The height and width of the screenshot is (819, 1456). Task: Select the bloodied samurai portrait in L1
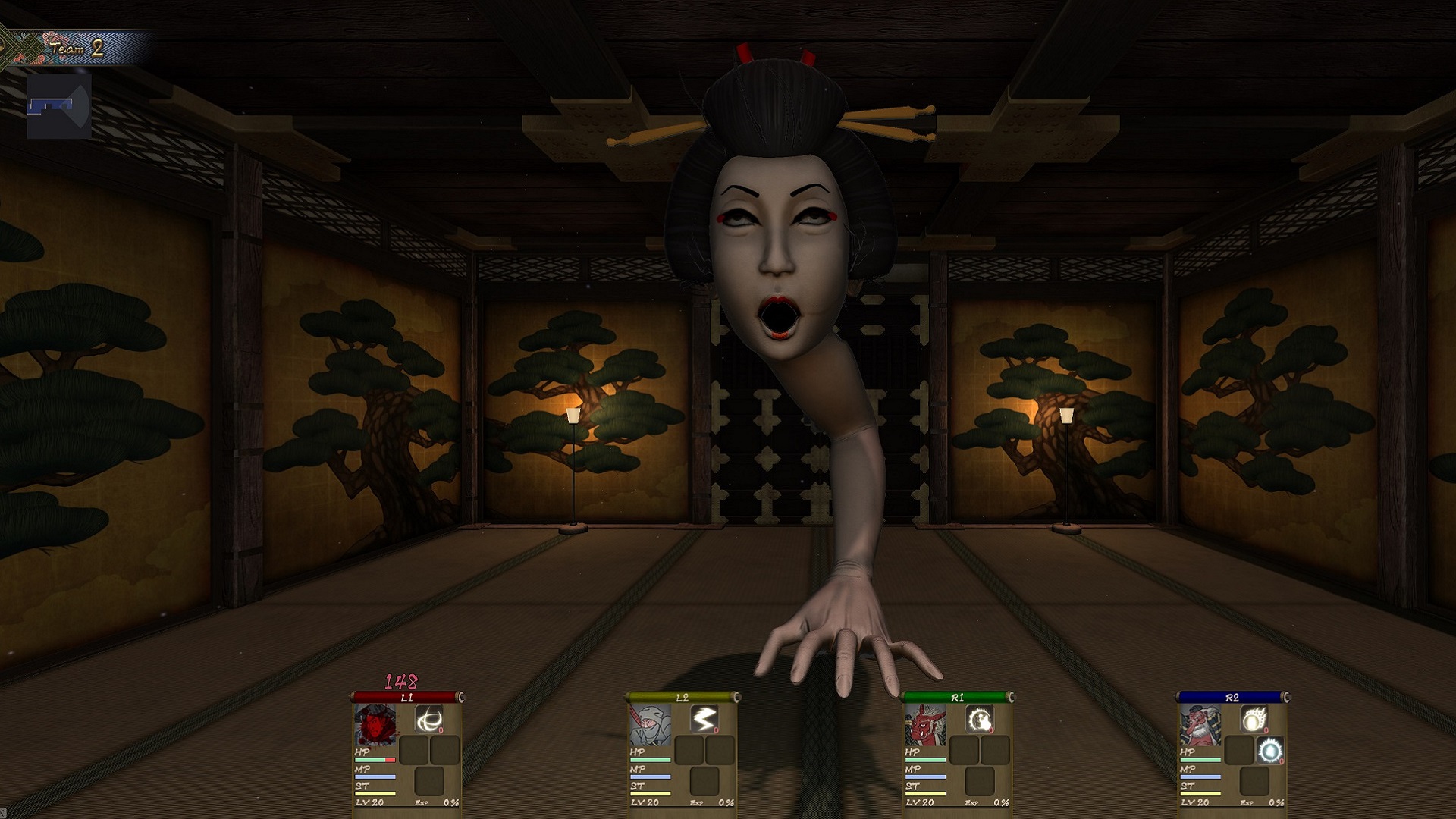click(x=376, y=724)
